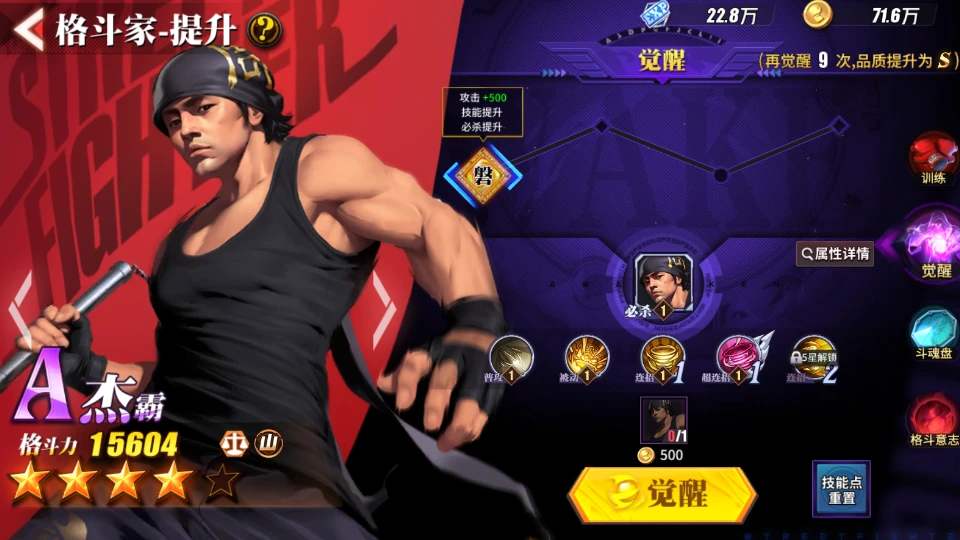Switch to the 训练 training tab
The image size is (960, 540).
click(932, 160)
